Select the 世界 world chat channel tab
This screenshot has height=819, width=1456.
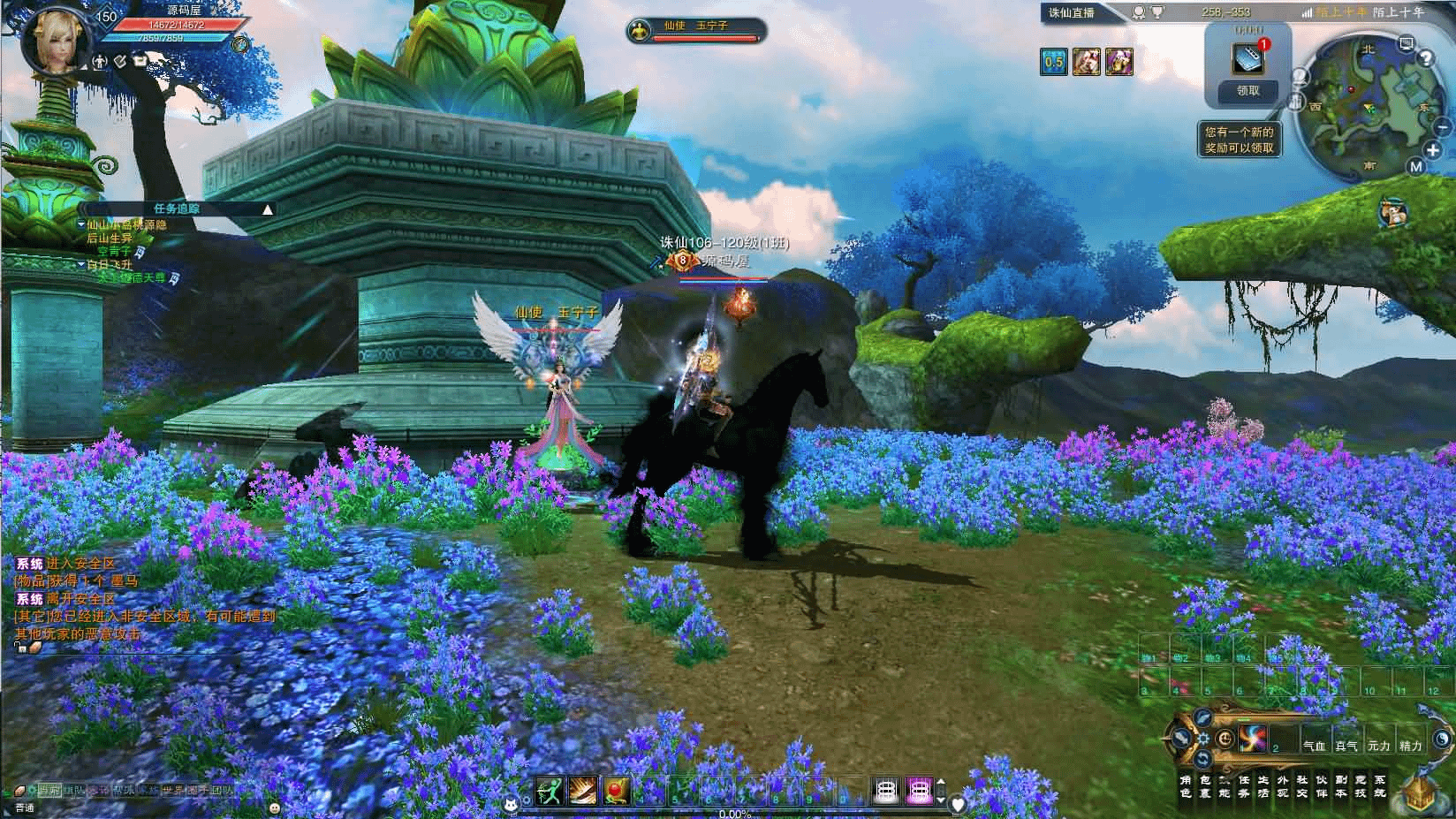click(x=174, y=790)
